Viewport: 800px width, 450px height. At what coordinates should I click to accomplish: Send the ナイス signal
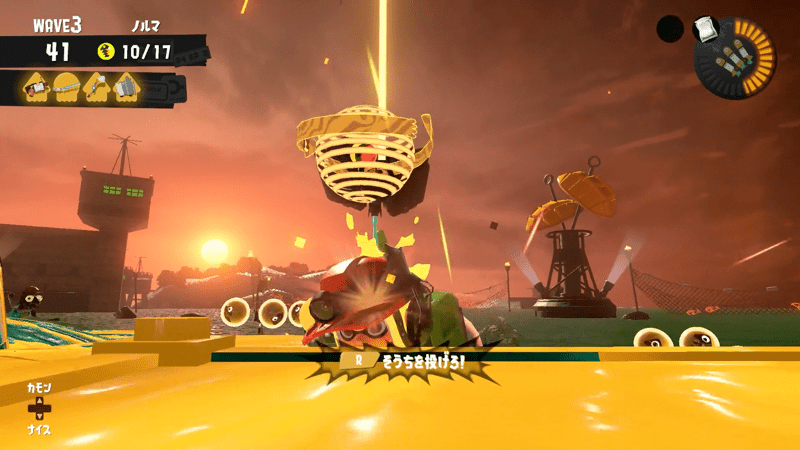[x=39, y=430]
